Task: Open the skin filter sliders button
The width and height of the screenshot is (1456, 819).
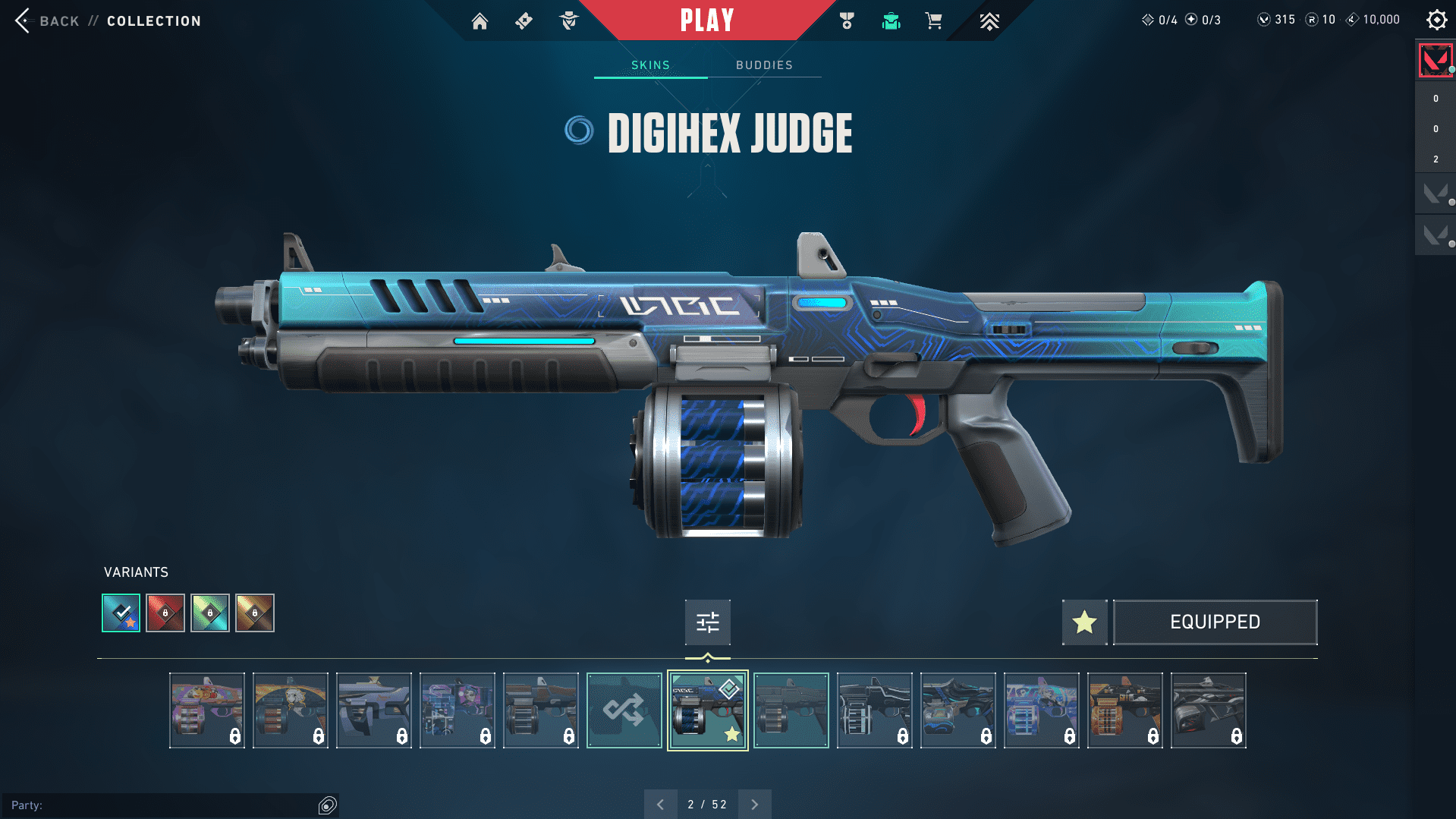Action: pos(707,622)
